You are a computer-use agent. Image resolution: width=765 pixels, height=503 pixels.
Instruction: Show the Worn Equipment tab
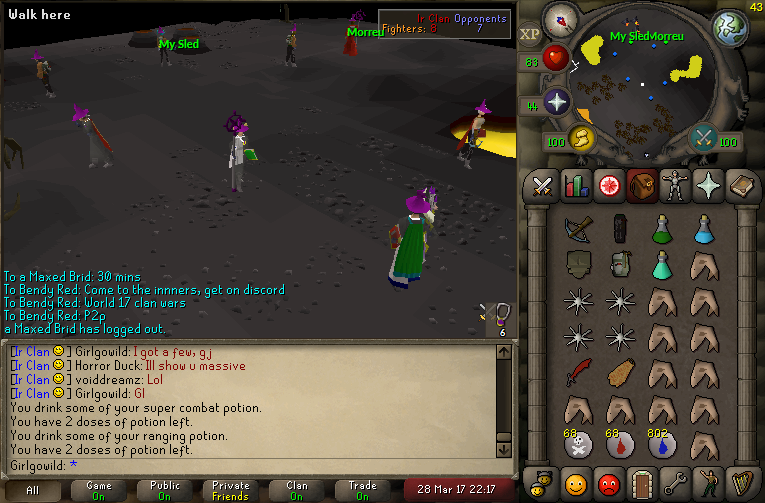click(674, 186)
